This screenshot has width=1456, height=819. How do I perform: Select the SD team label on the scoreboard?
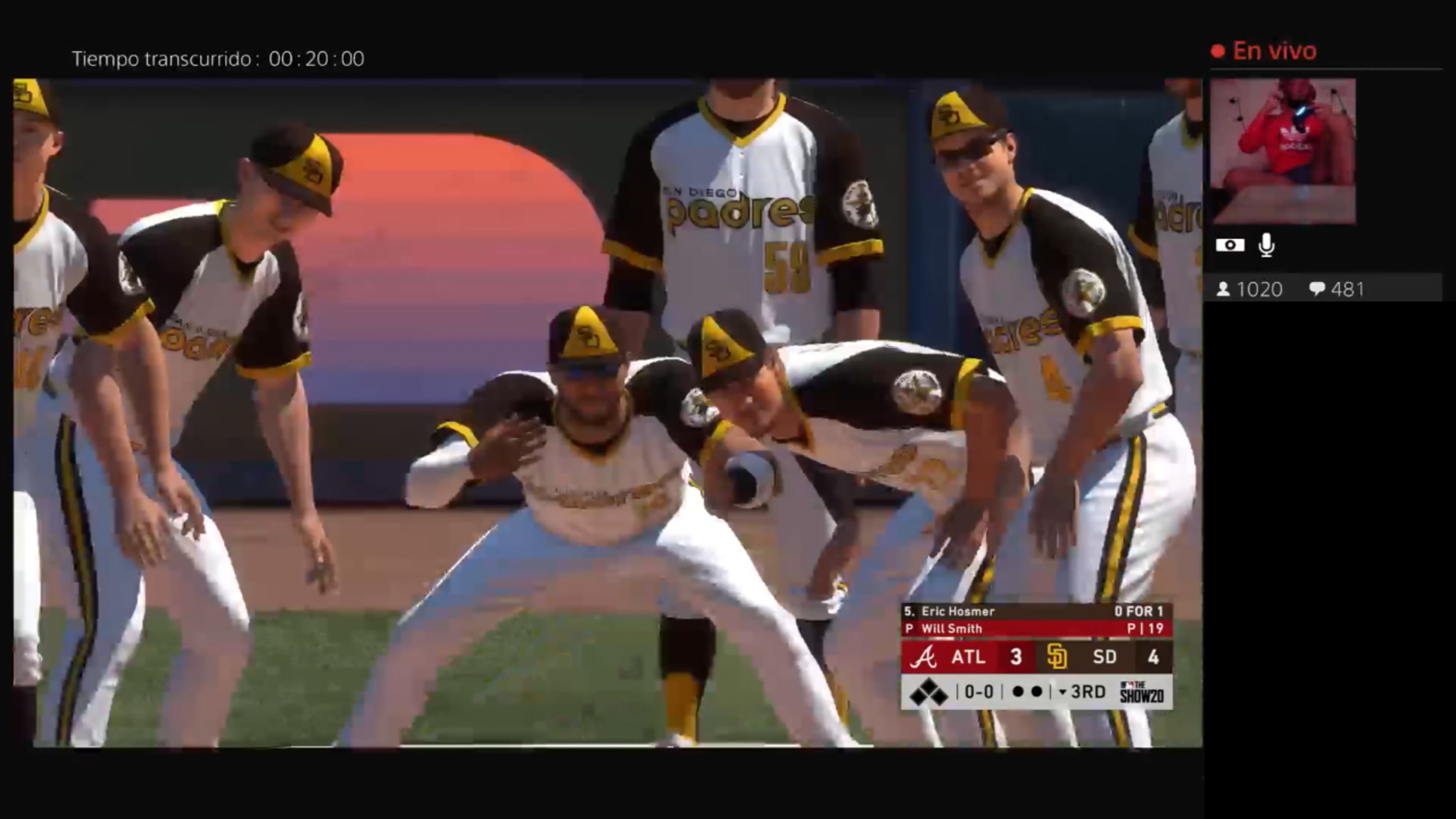[x=1106, y=657]
